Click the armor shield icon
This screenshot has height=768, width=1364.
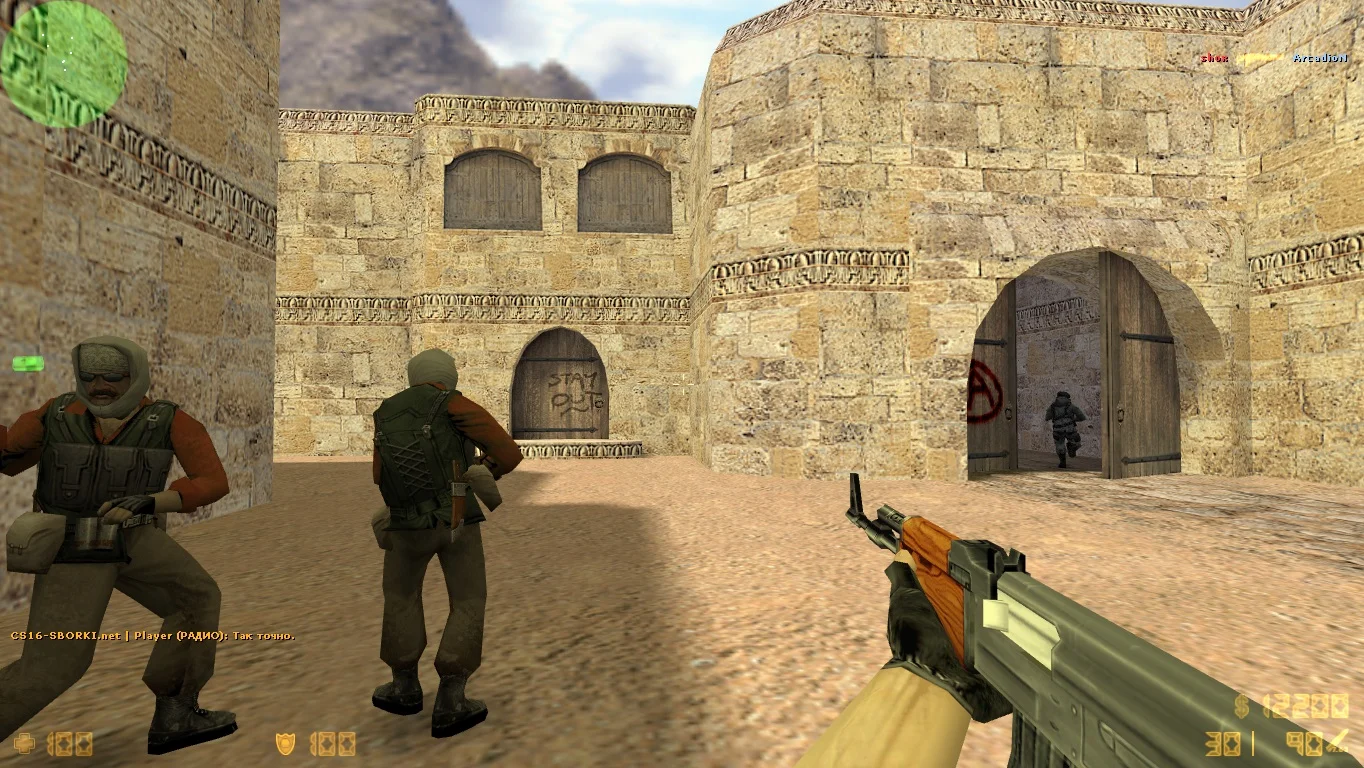(x=285, y=743)
